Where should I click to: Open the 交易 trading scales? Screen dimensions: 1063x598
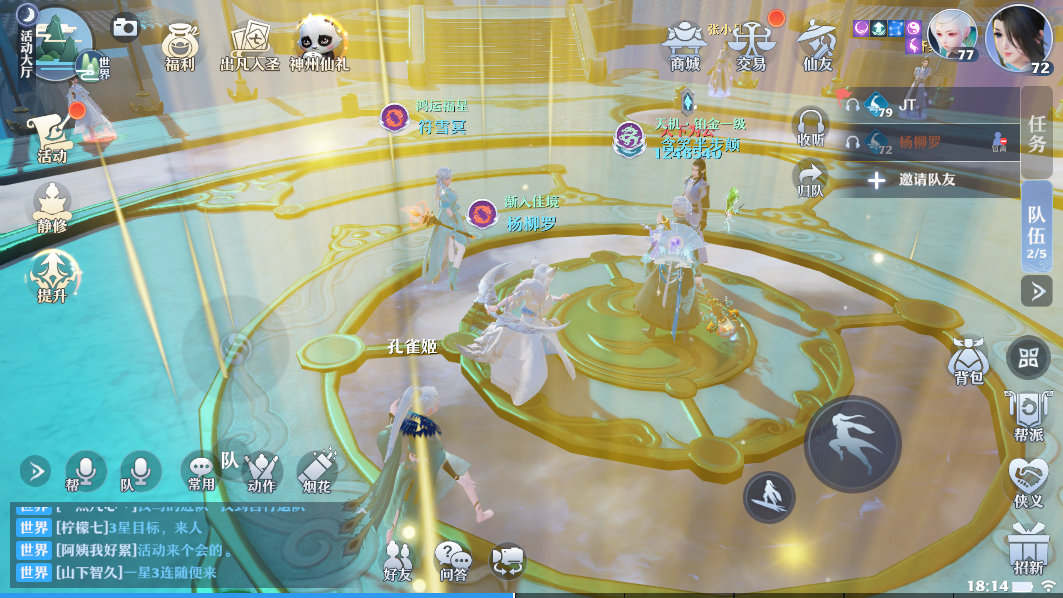[x=750, y=45]
